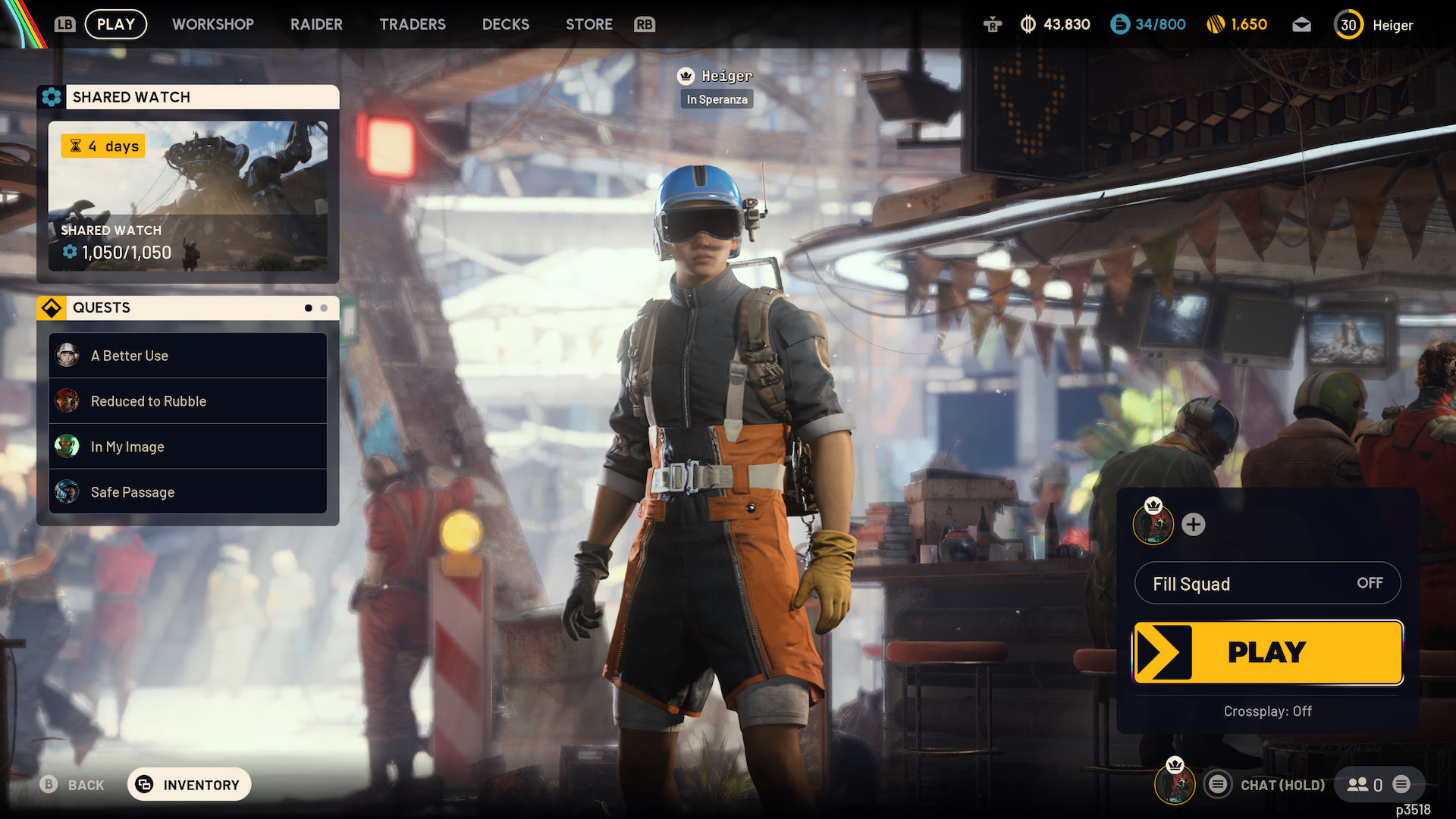Open the Heiger level 30 profile
The width and height of the screenshot is (1456, 819).
[x=1374, y=25]
